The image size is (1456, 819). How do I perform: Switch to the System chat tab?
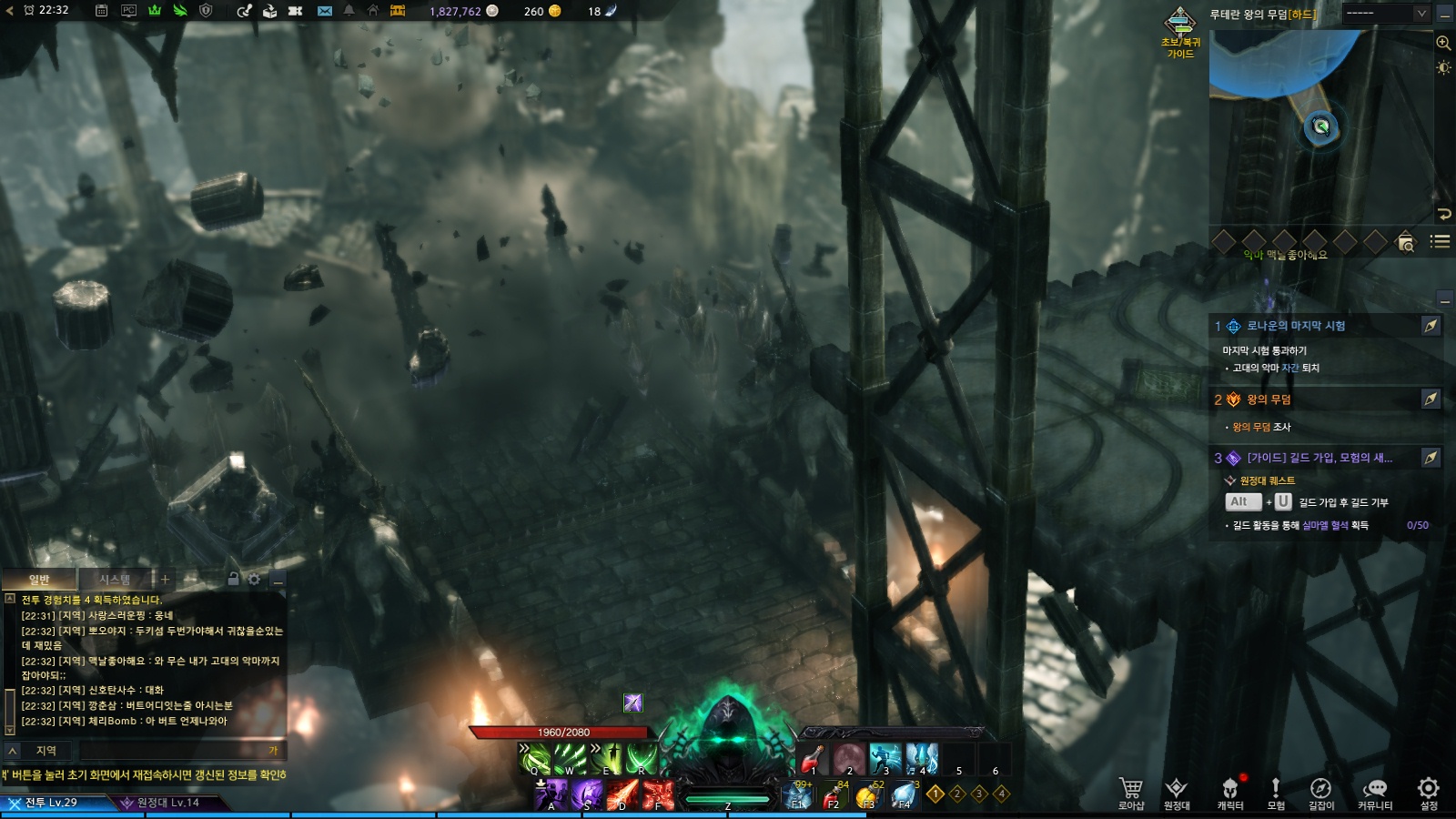click(115, 580)
